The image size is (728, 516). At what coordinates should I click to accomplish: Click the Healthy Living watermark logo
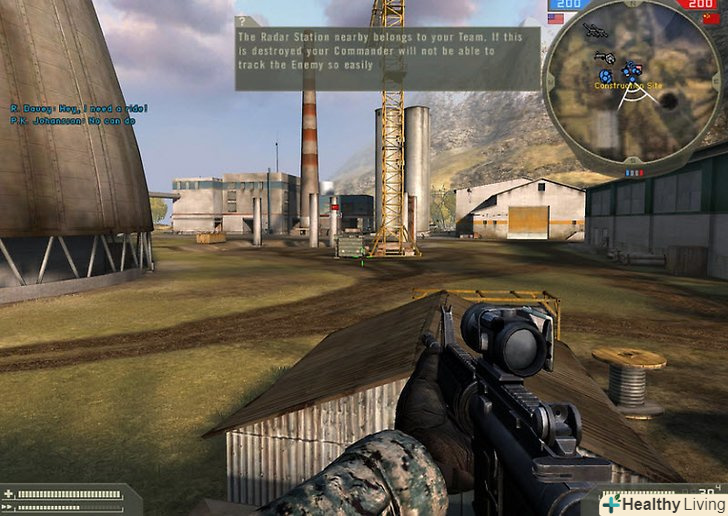click(662, 504)
